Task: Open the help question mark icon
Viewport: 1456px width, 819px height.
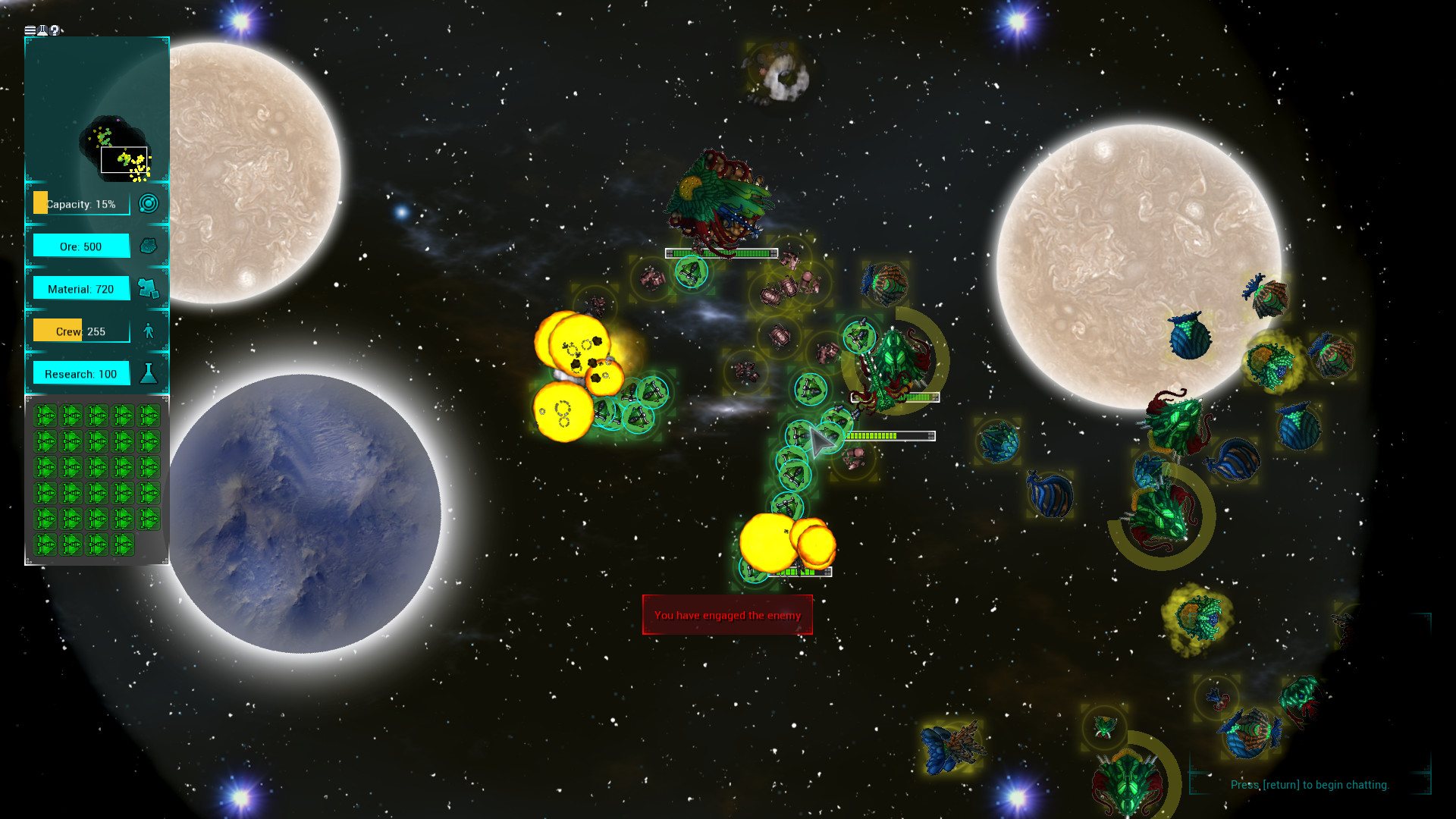Action: pos(54,30)
